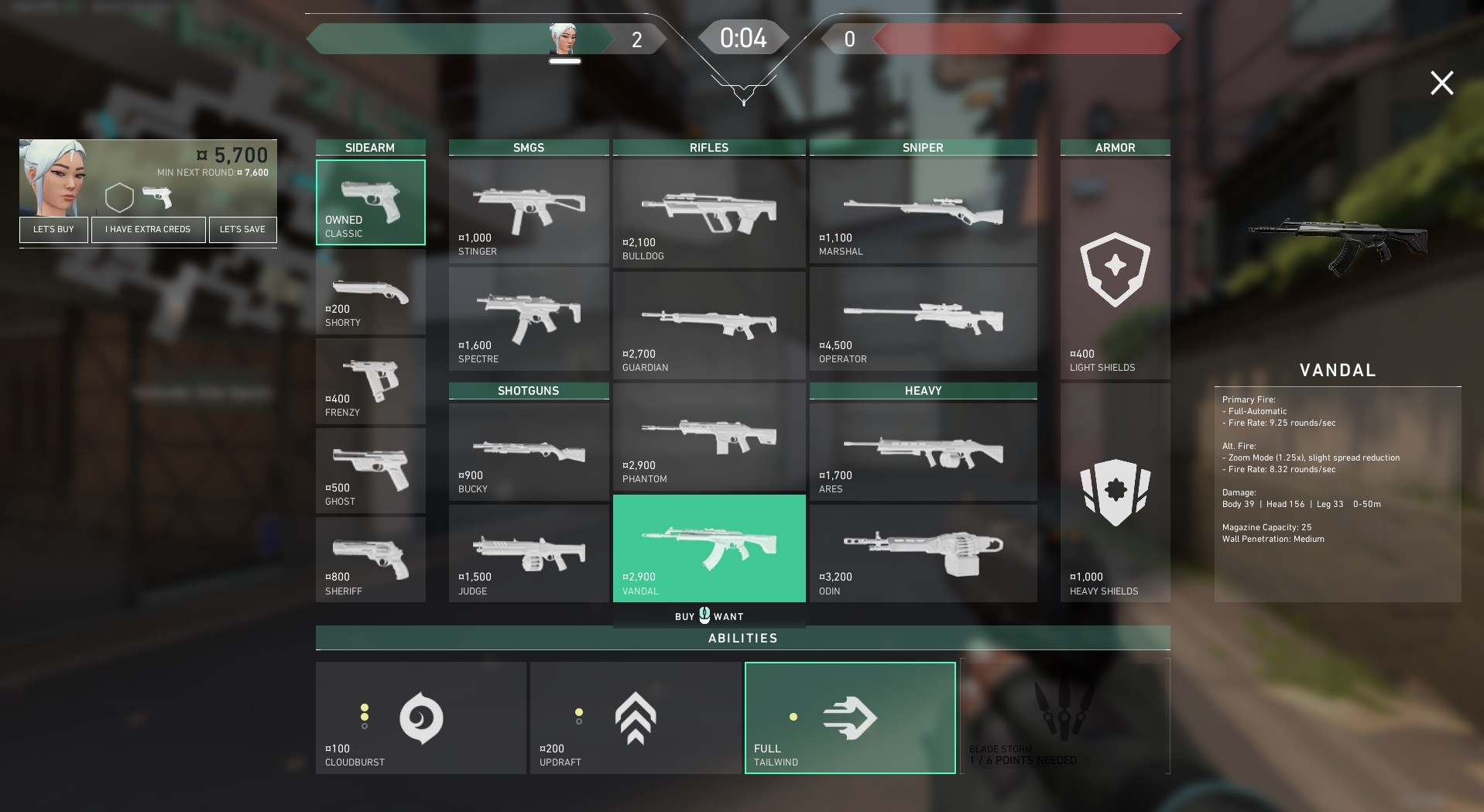
Task: Select the Phantom rifle
Action: click(x=709, y=437)
